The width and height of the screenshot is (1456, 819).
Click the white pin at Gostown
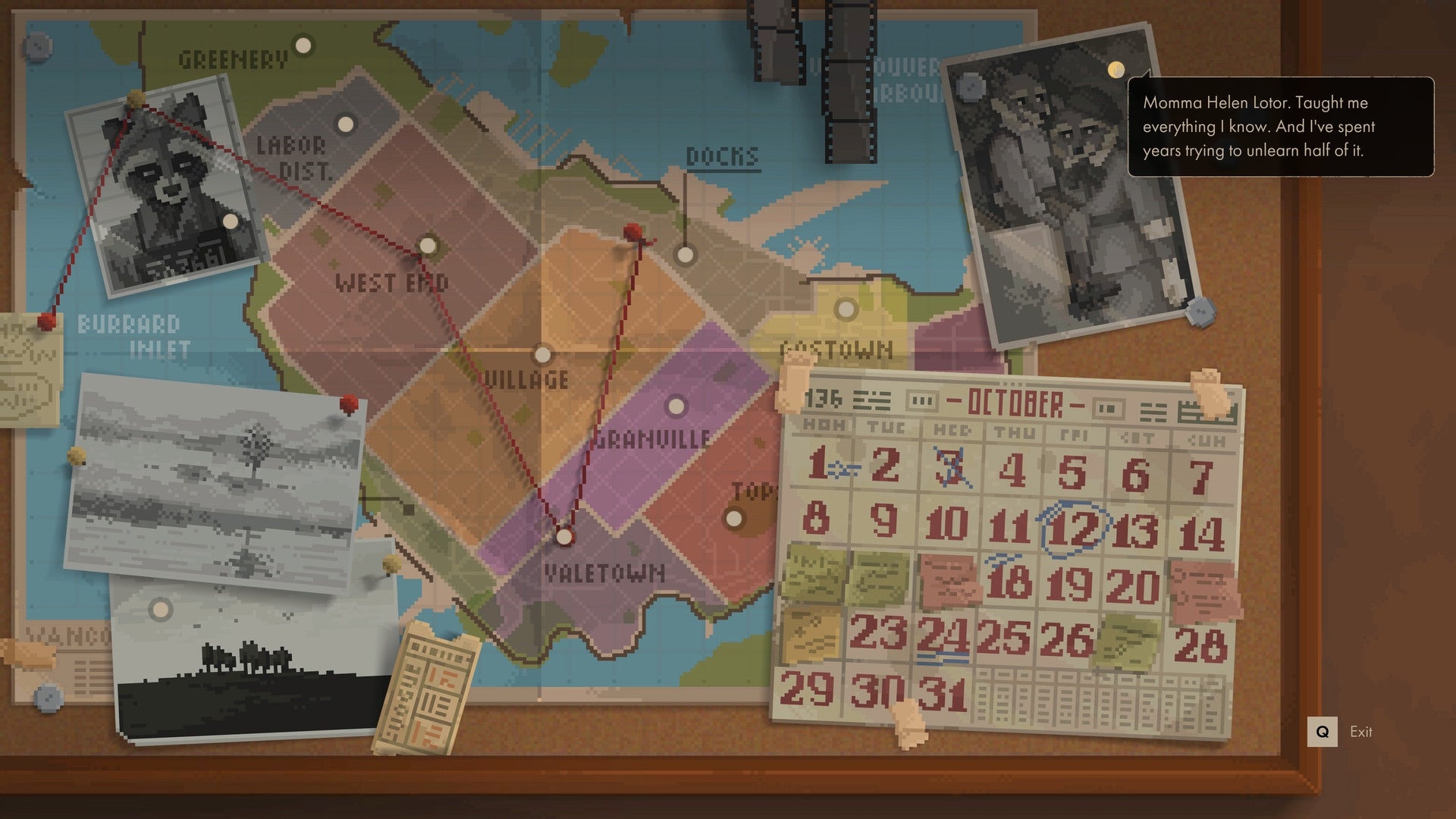point(844,309)
